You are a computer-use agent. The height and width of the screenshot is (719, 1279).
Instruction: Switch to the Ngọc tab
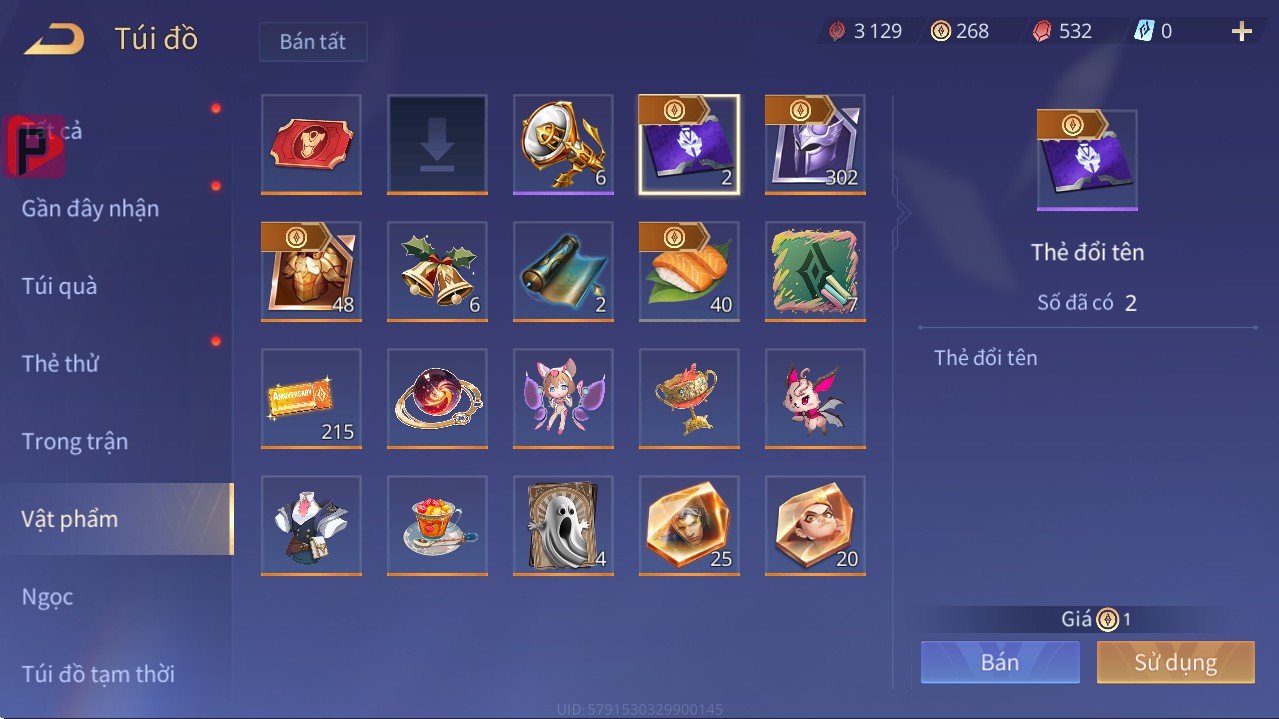pos(48,597)
